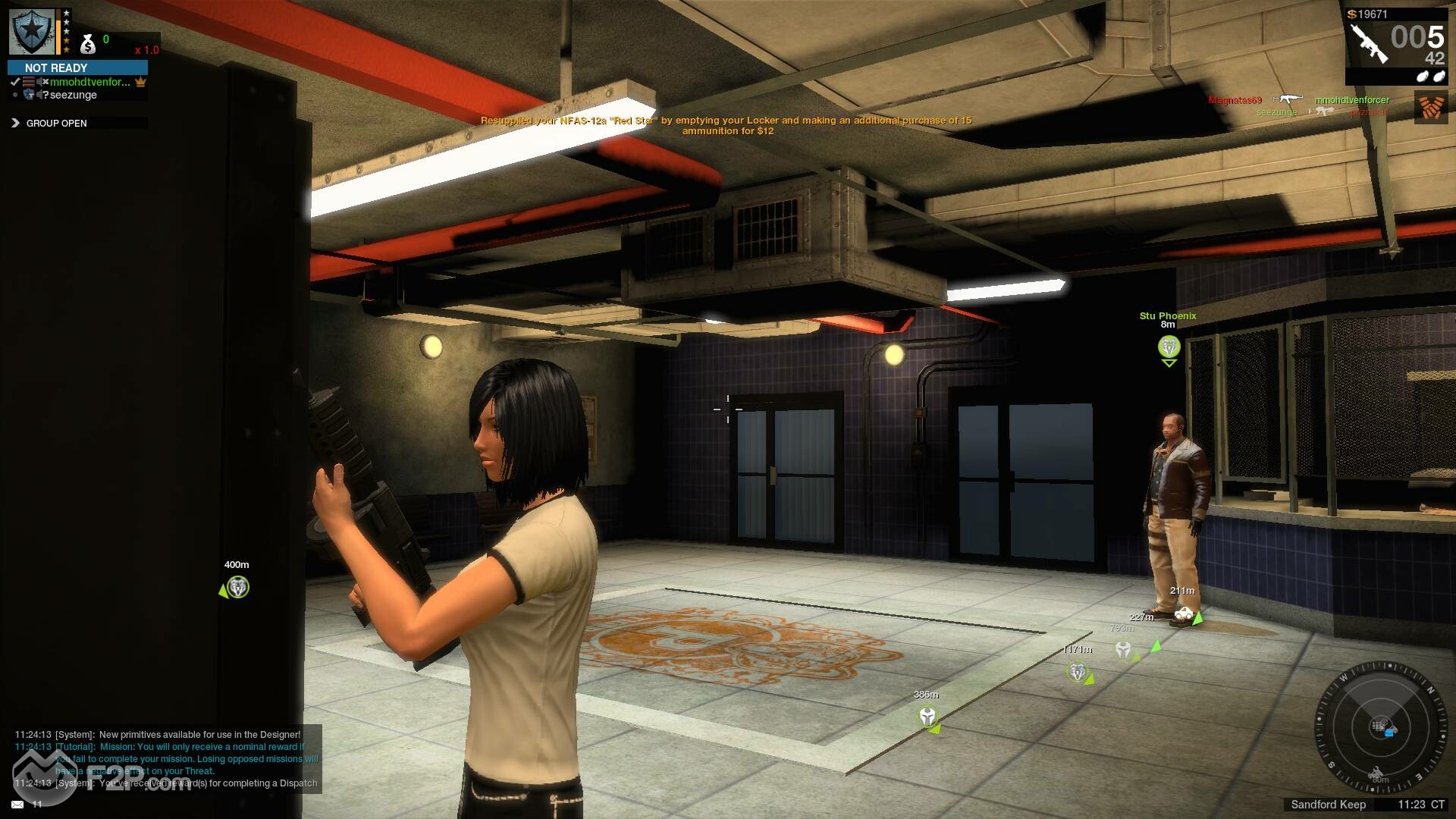This screenshot has height=819, width=1456.
Task: Click the 211m car waypoint marker
Action: [1183, 613]
